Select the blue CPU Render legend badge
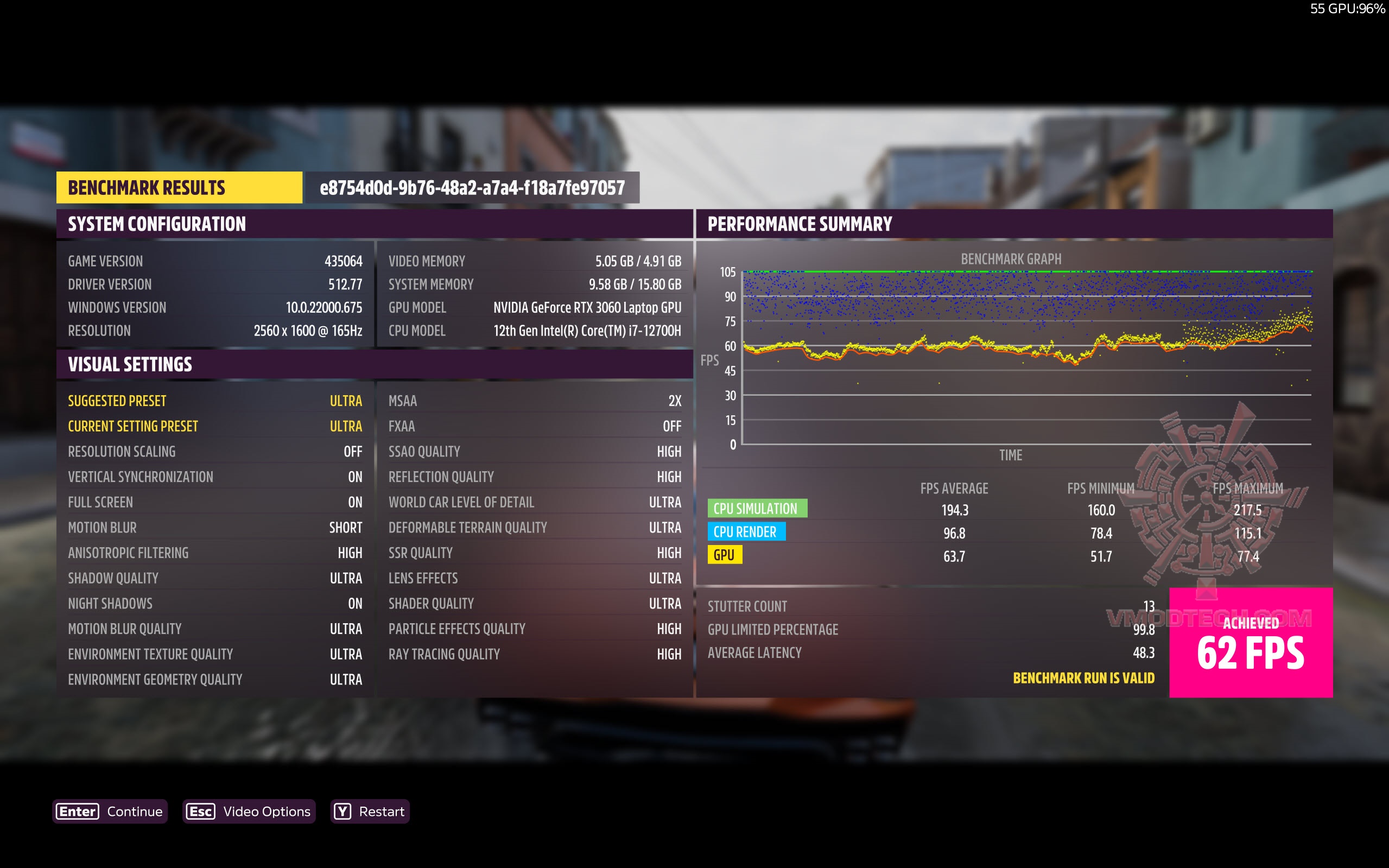This screenshot has height=868, width=1389. pos(747,531)
